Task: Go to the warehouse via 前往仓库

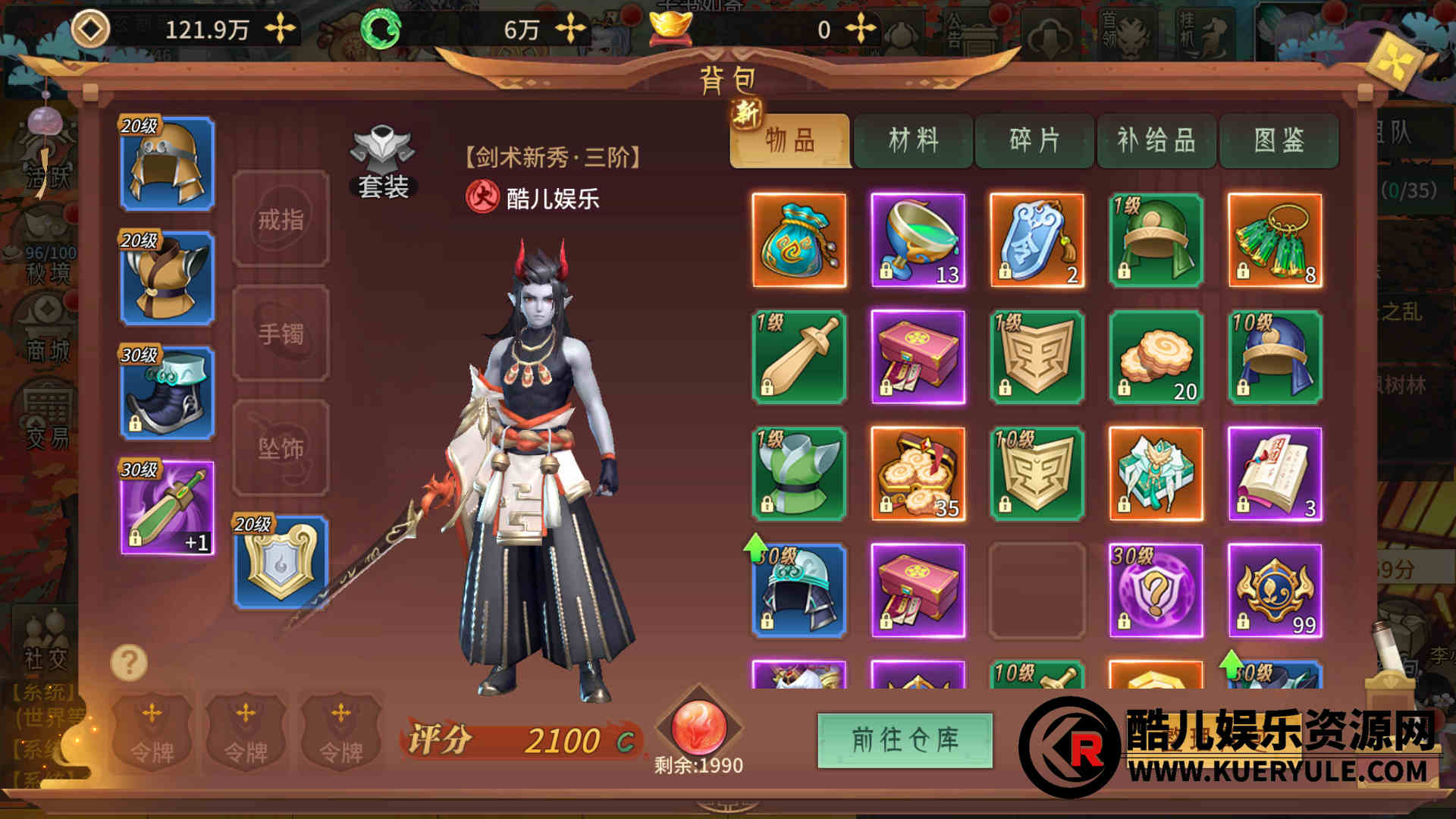Action: (905, 739)
